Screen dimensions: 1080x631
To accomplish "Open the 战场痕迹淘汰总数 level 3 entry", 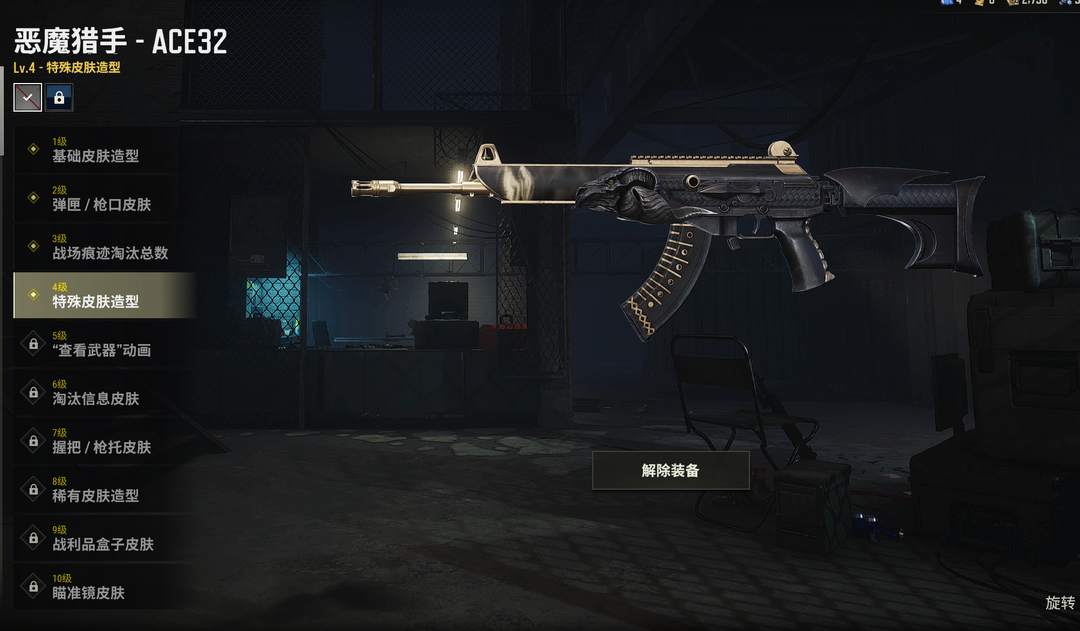I will tap(98, 247).
